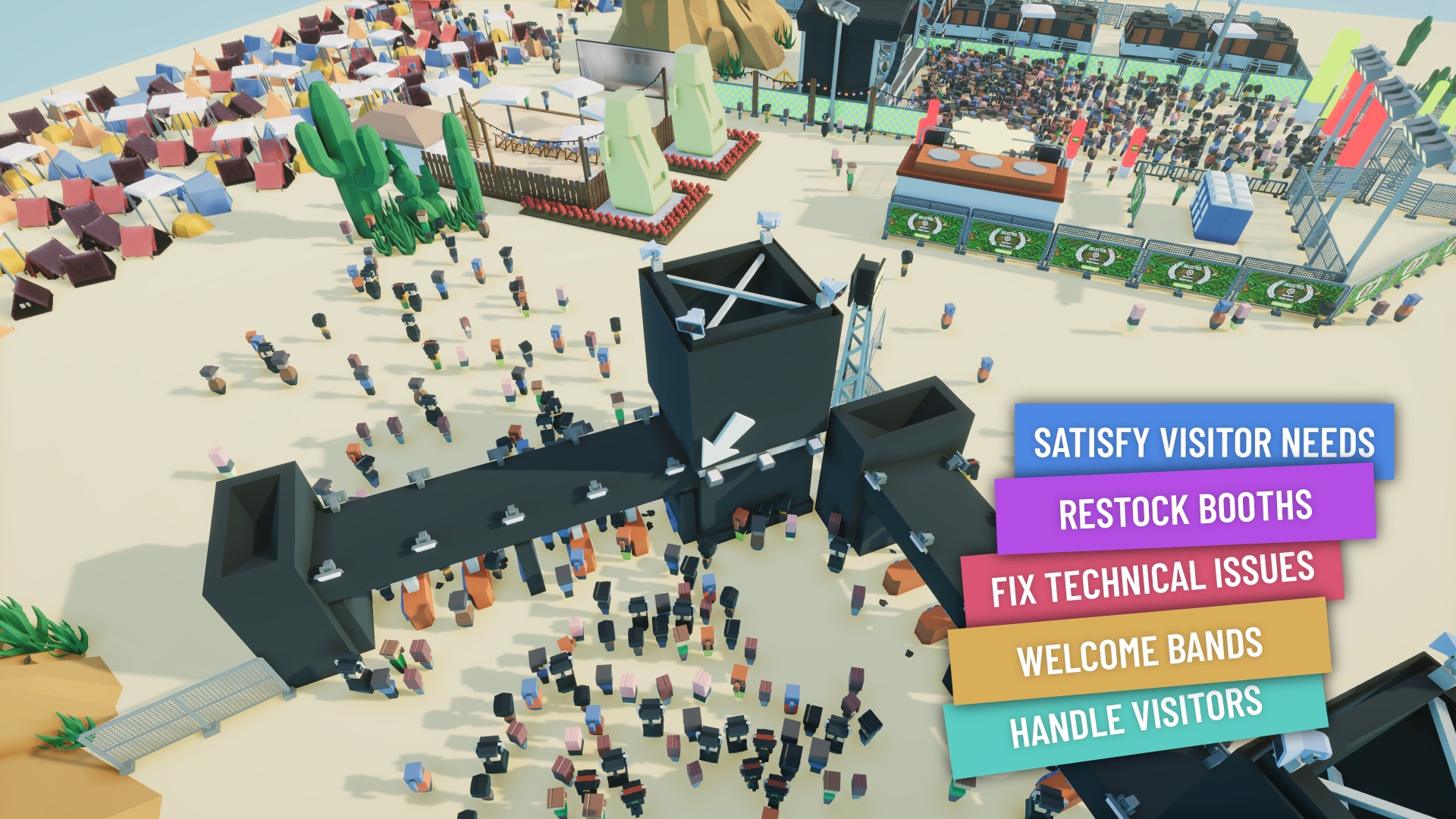Choose the Restock Booths banner
The width and height of the screenshot is (1456, 819).
click(x=1185, y=510)
